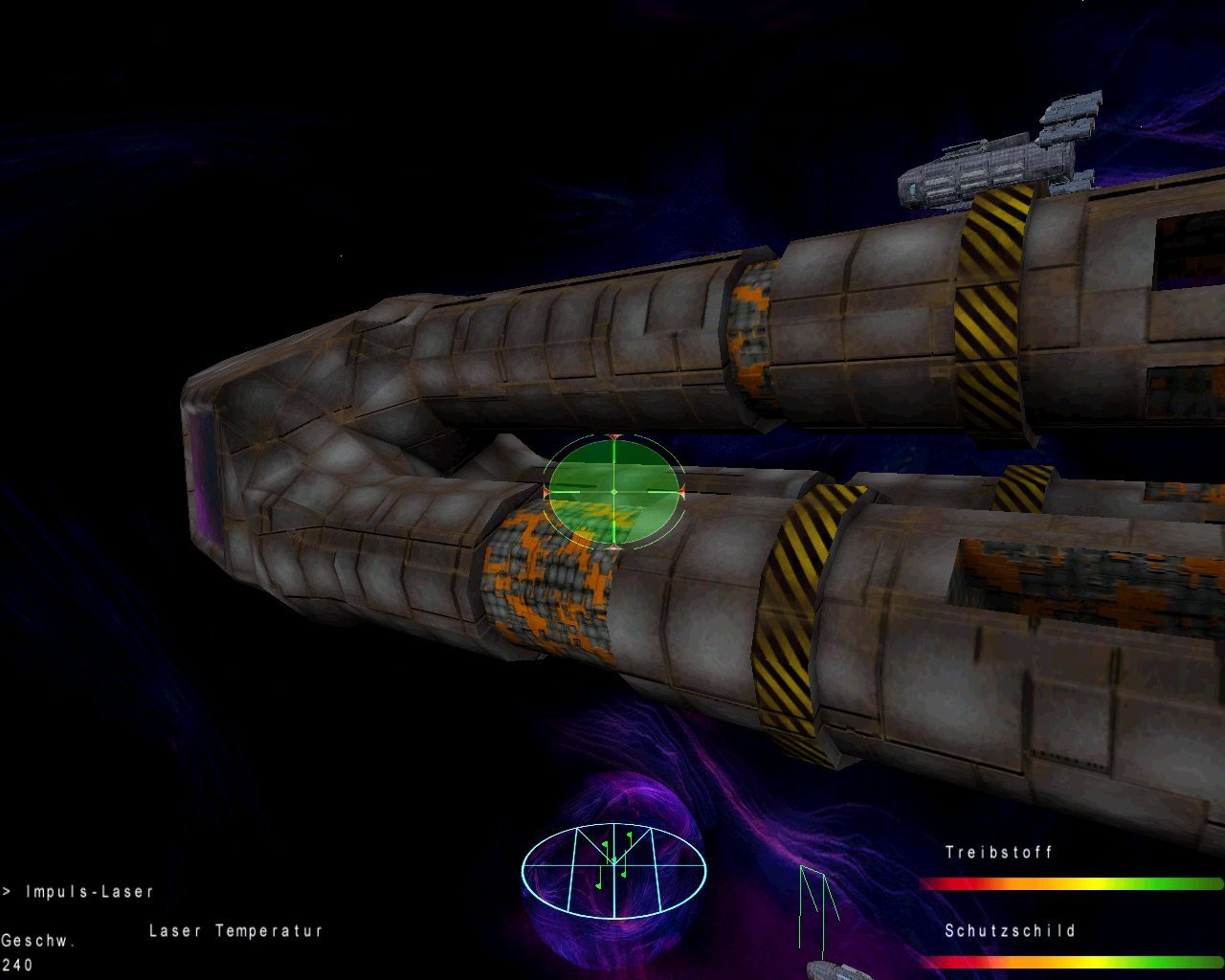
Task: Click the small ship sprite at bottom right corner
Action: [x=833, y=971]
